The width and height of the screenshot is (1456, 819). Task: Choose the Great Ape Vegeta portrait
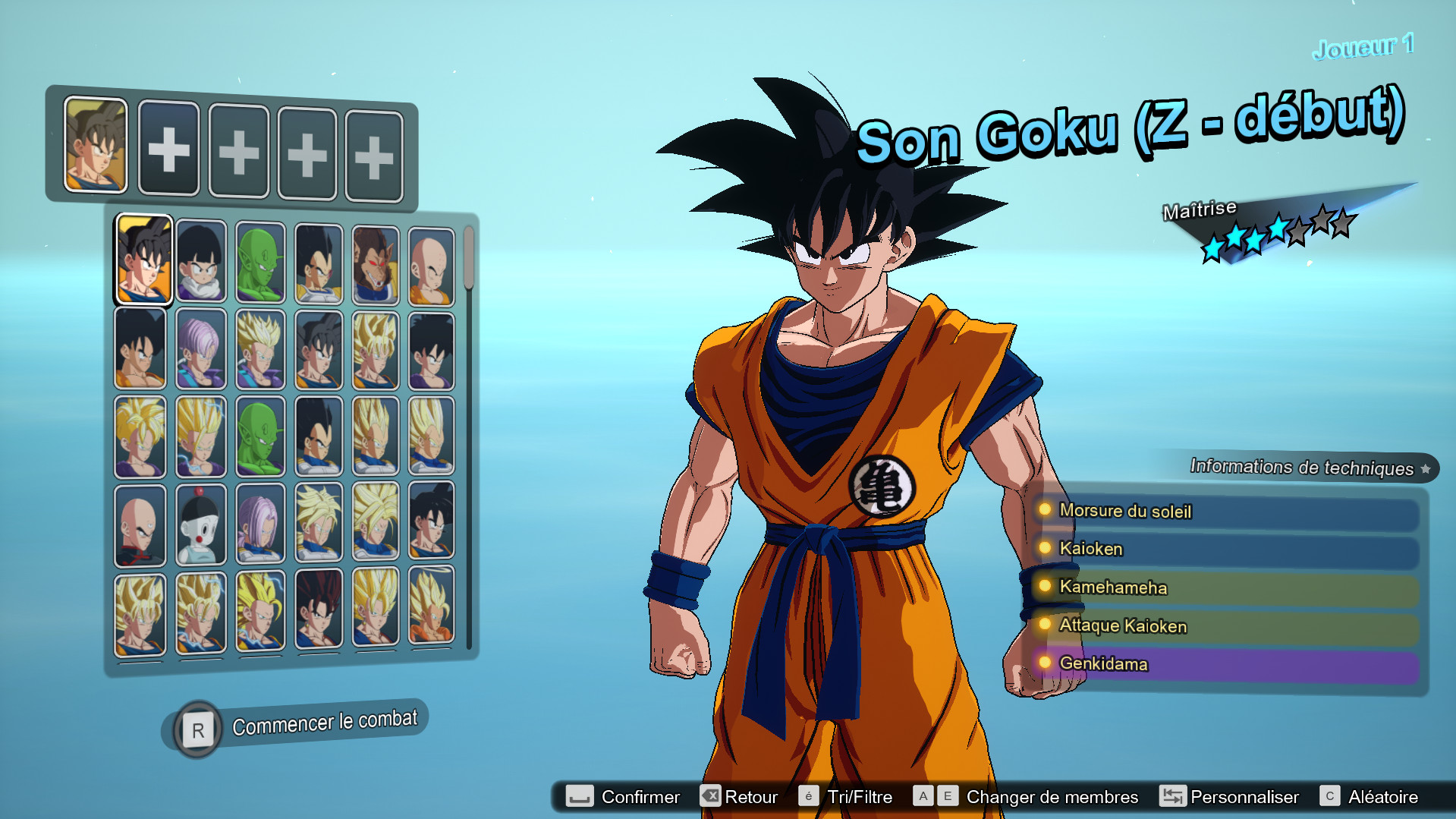tap(375, 262)
